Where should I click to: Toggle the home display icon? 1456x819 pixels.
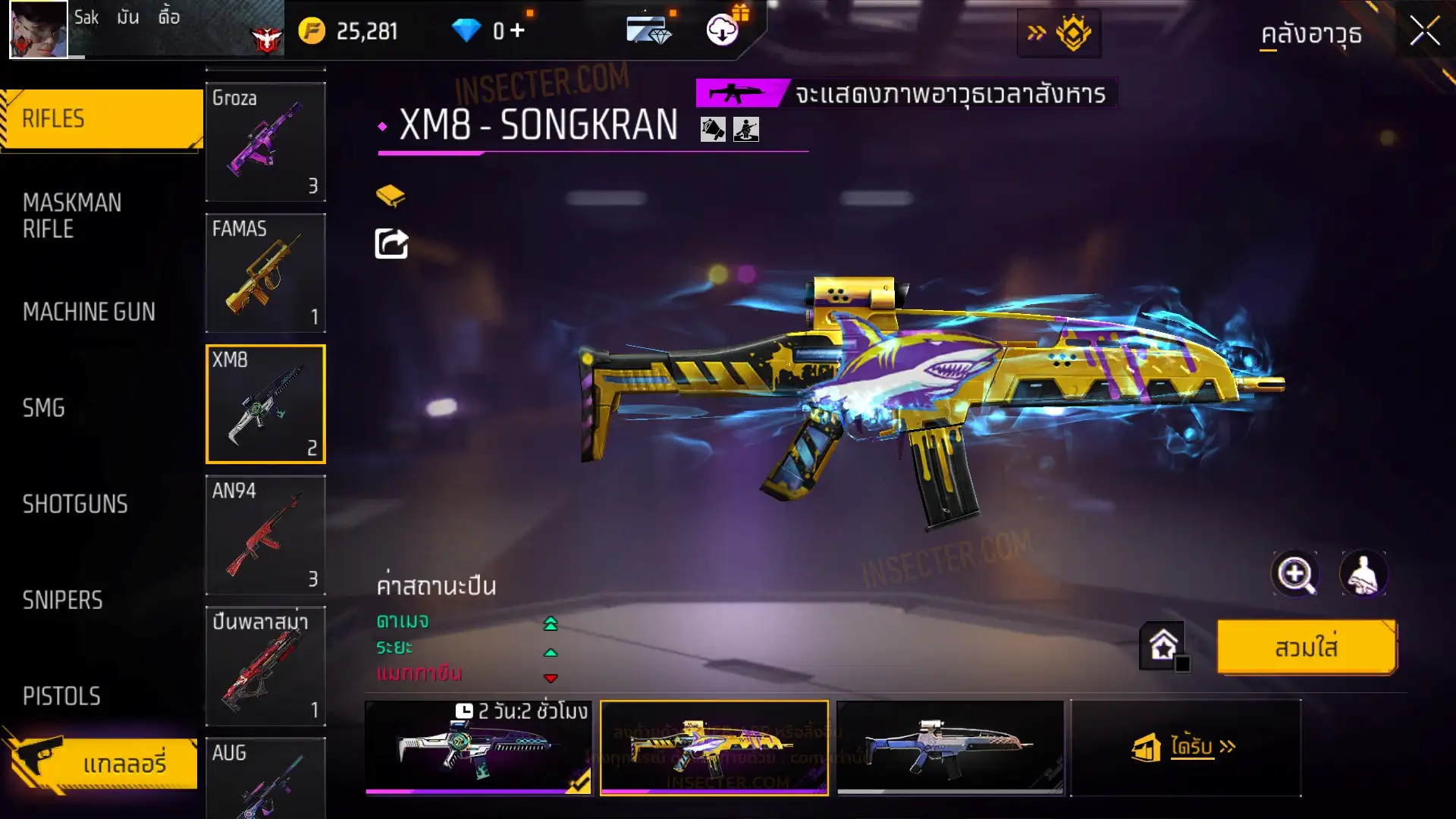click(1163, 647)
